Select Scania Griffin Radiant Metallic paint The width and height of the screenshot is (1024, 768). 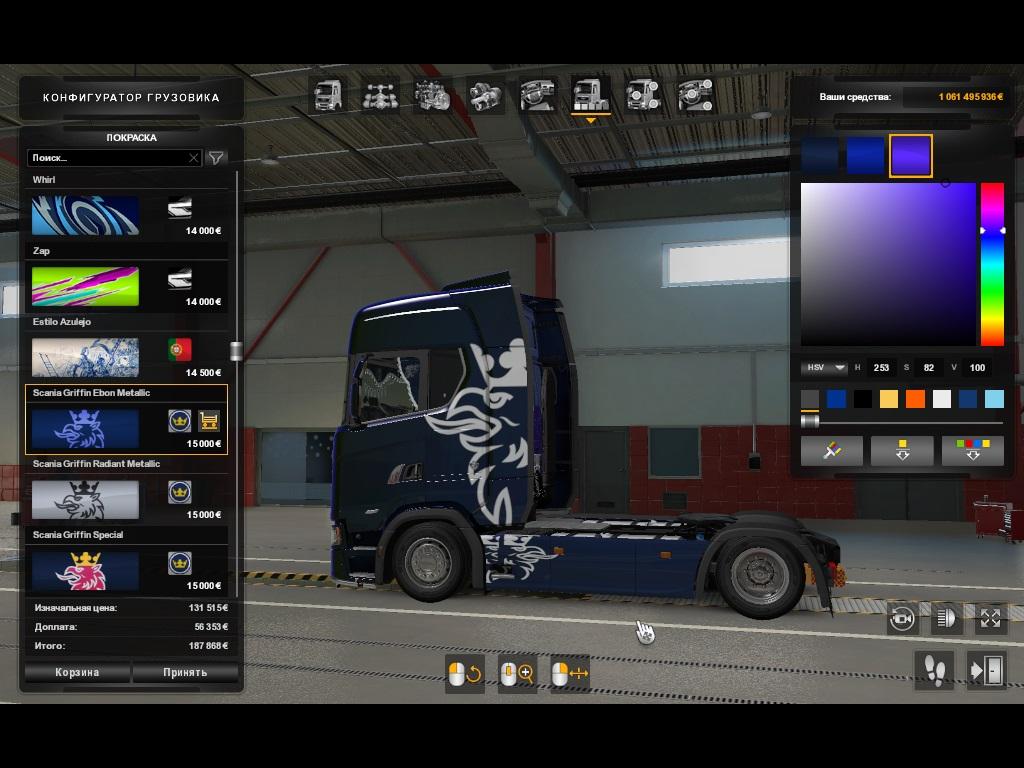[x=85, y=499]
